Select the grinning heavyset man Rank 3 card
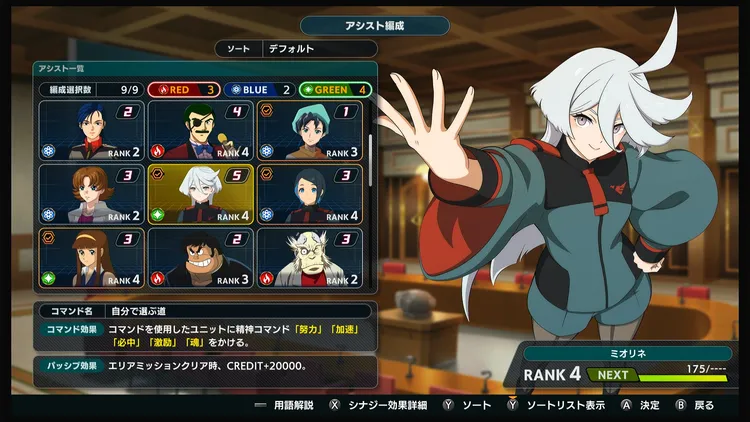Screen dimensions: 750x422 (200, 258)
